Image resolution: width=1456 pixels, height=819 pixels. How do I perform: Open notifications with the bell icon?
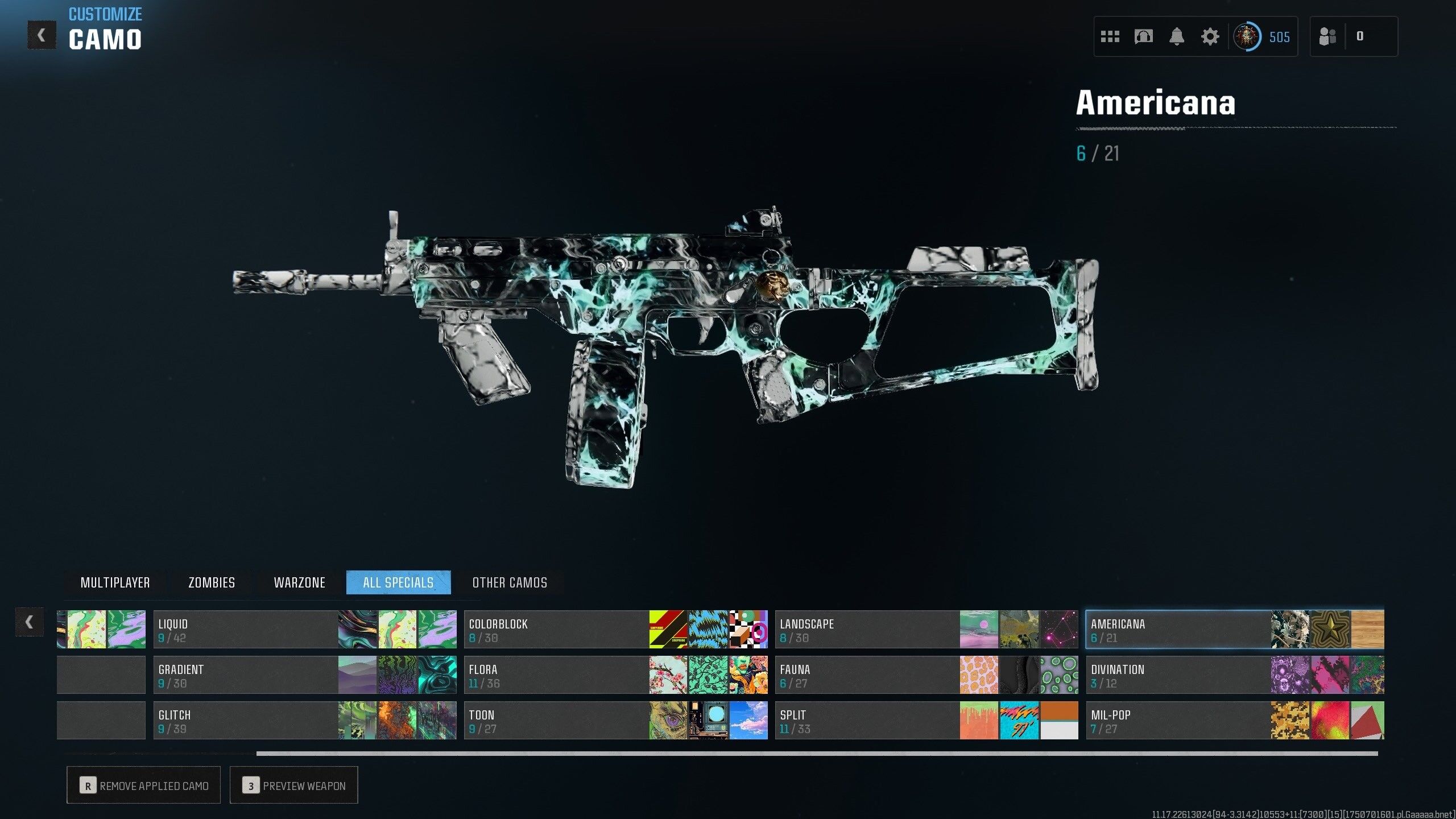coord(1177,37)
